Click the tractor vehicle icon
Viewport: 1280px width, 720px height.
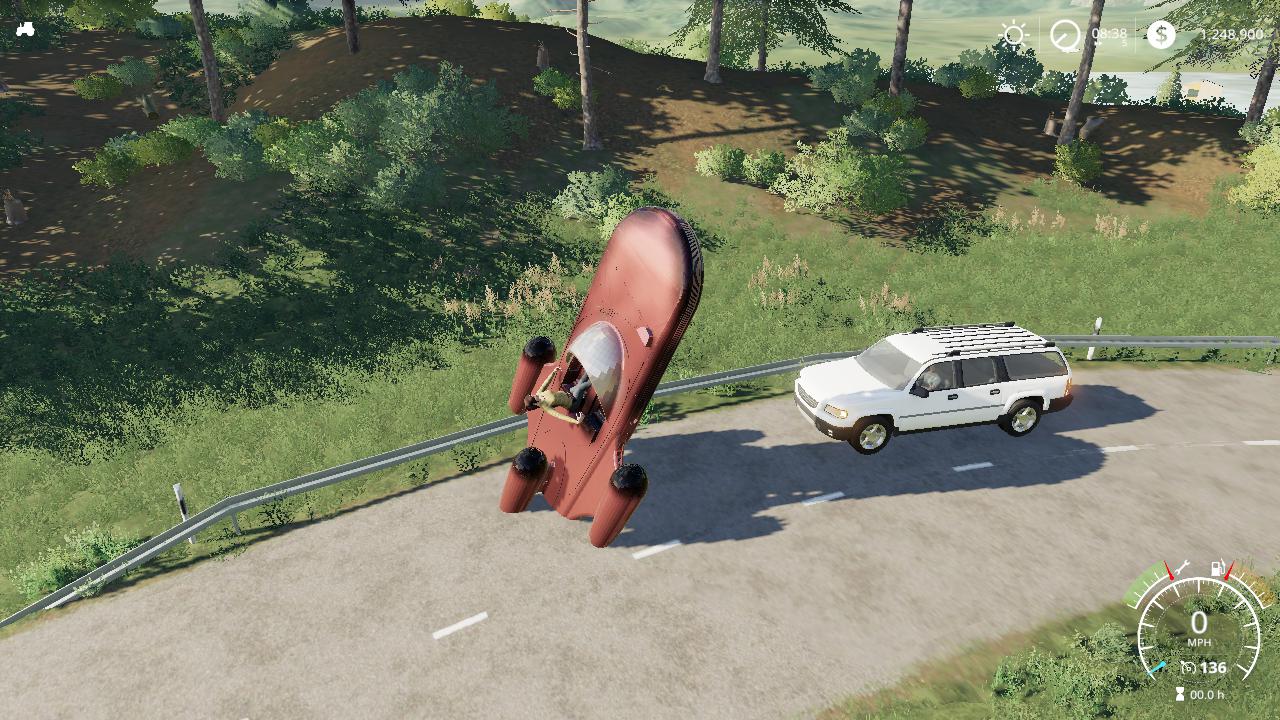click(x=25, y=29)
